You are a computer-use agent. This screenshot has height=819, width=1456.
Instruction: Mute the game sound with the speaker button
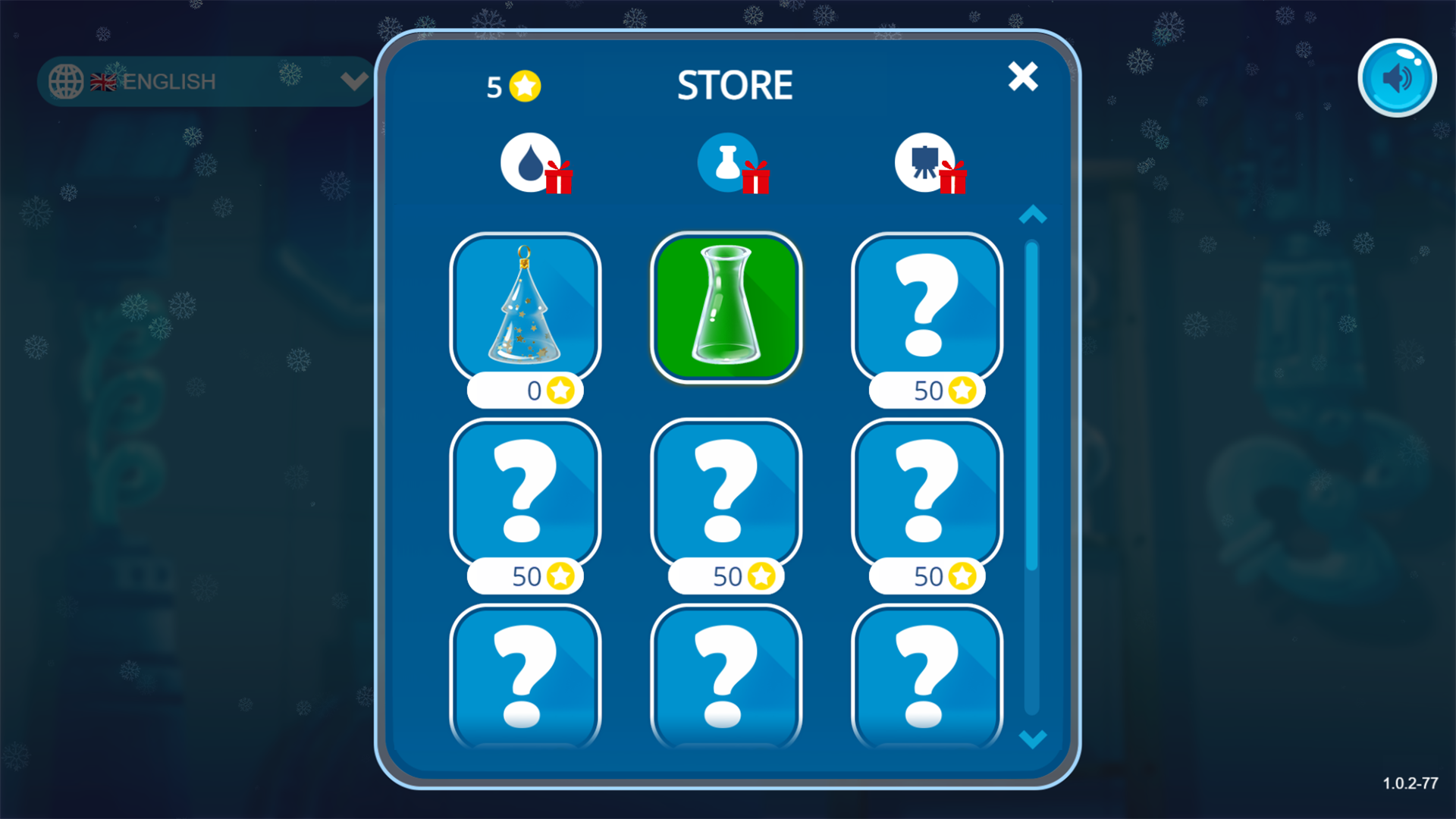point(1397,76)
